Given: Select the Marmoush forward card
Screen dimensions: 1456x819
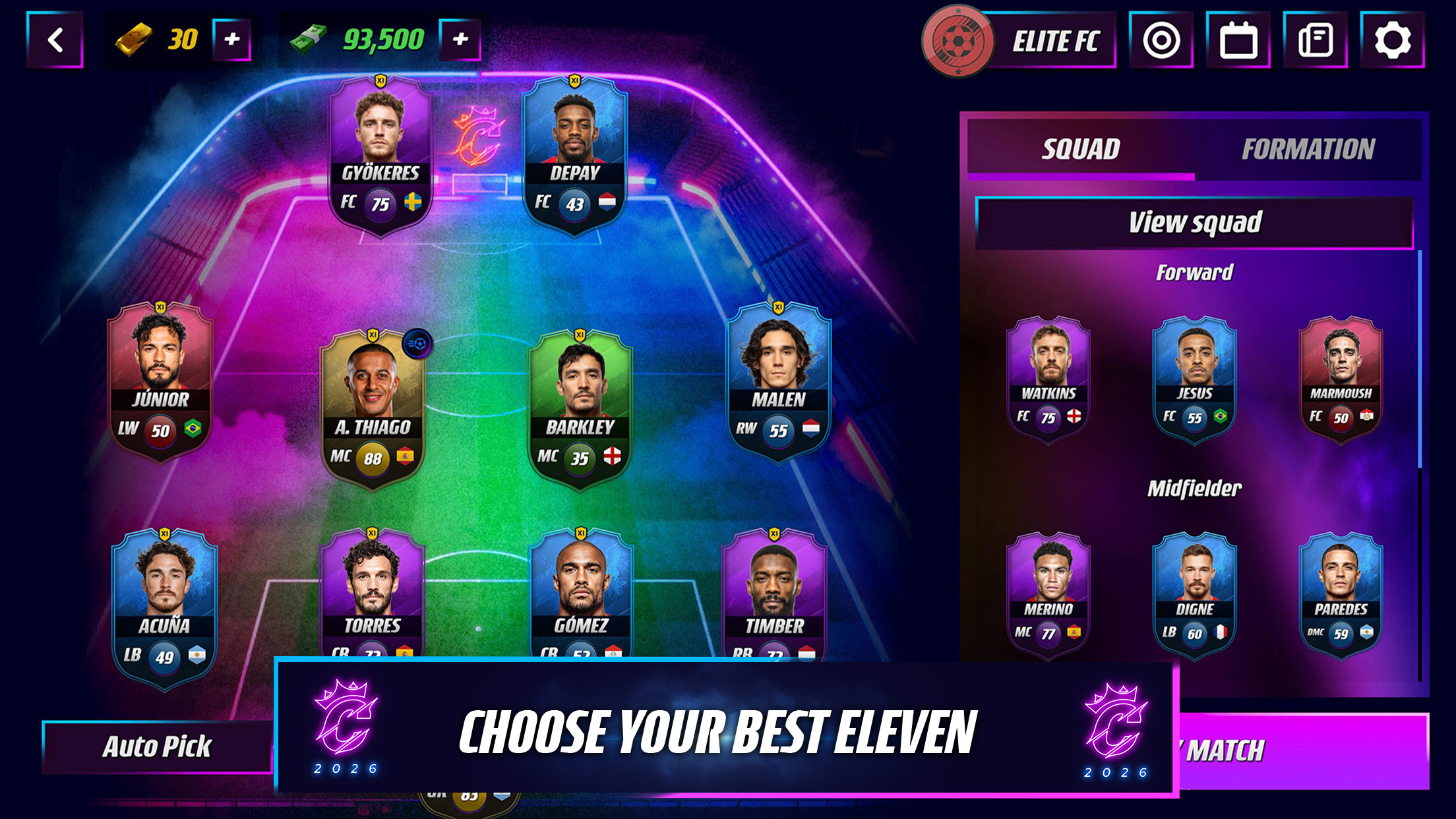Looking at the screenshot, I should 1339,379.
